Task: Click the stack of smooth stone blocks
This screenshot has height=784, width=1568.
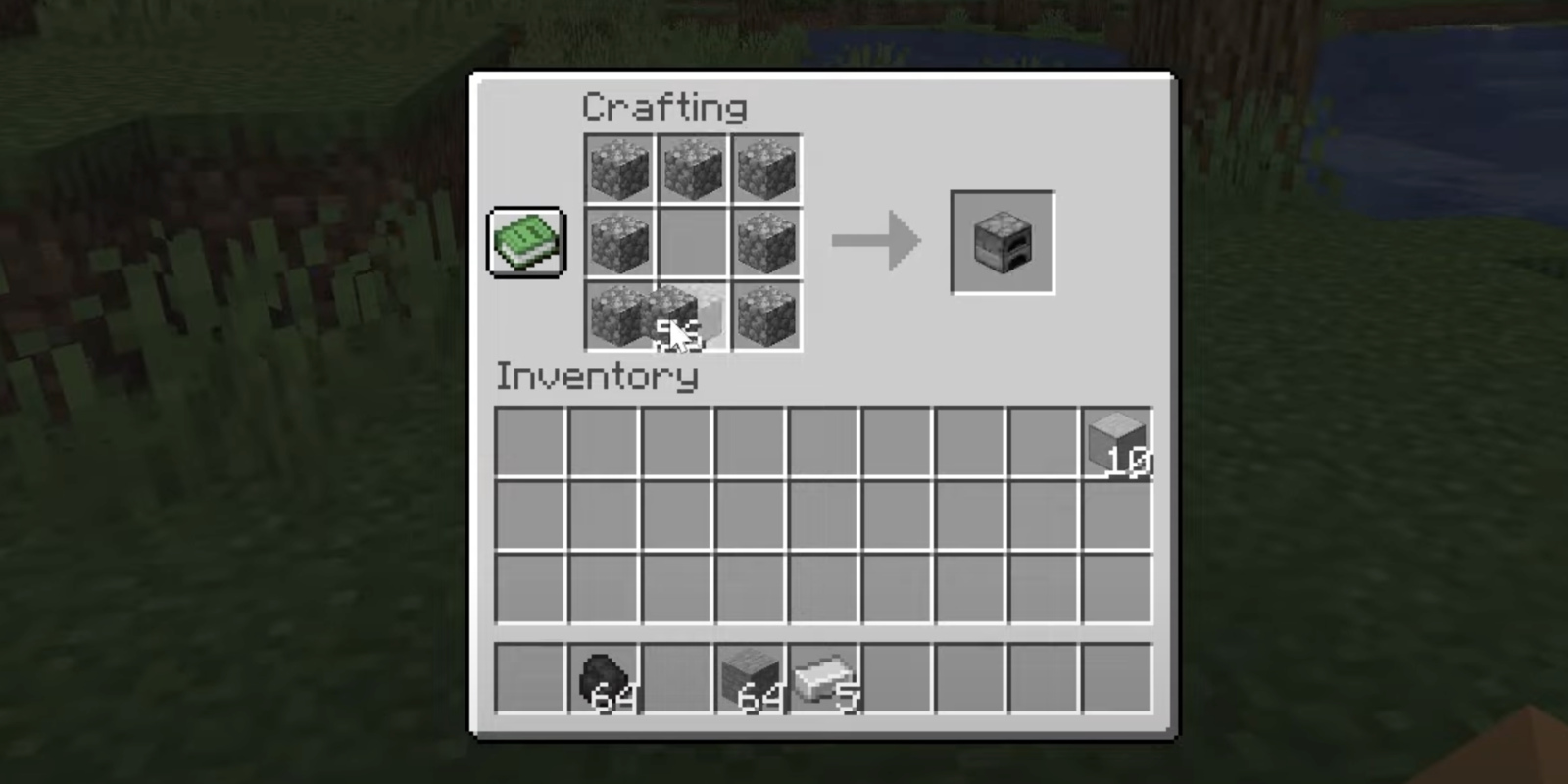Action: pos(1116,443)
